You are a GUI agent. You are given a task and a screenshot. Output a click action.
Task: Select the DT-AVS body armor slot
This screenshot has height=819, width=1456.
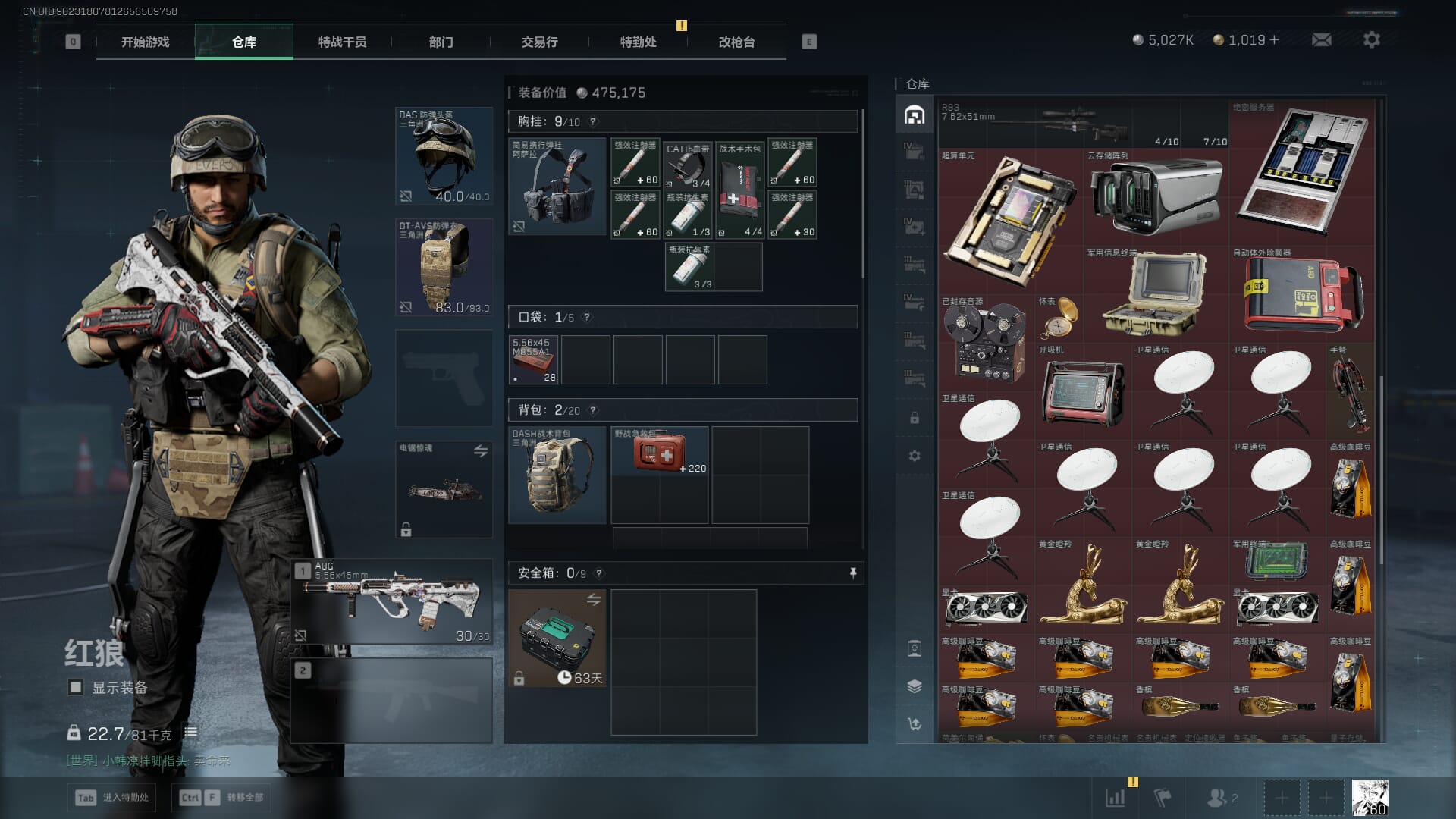point(444,267)
